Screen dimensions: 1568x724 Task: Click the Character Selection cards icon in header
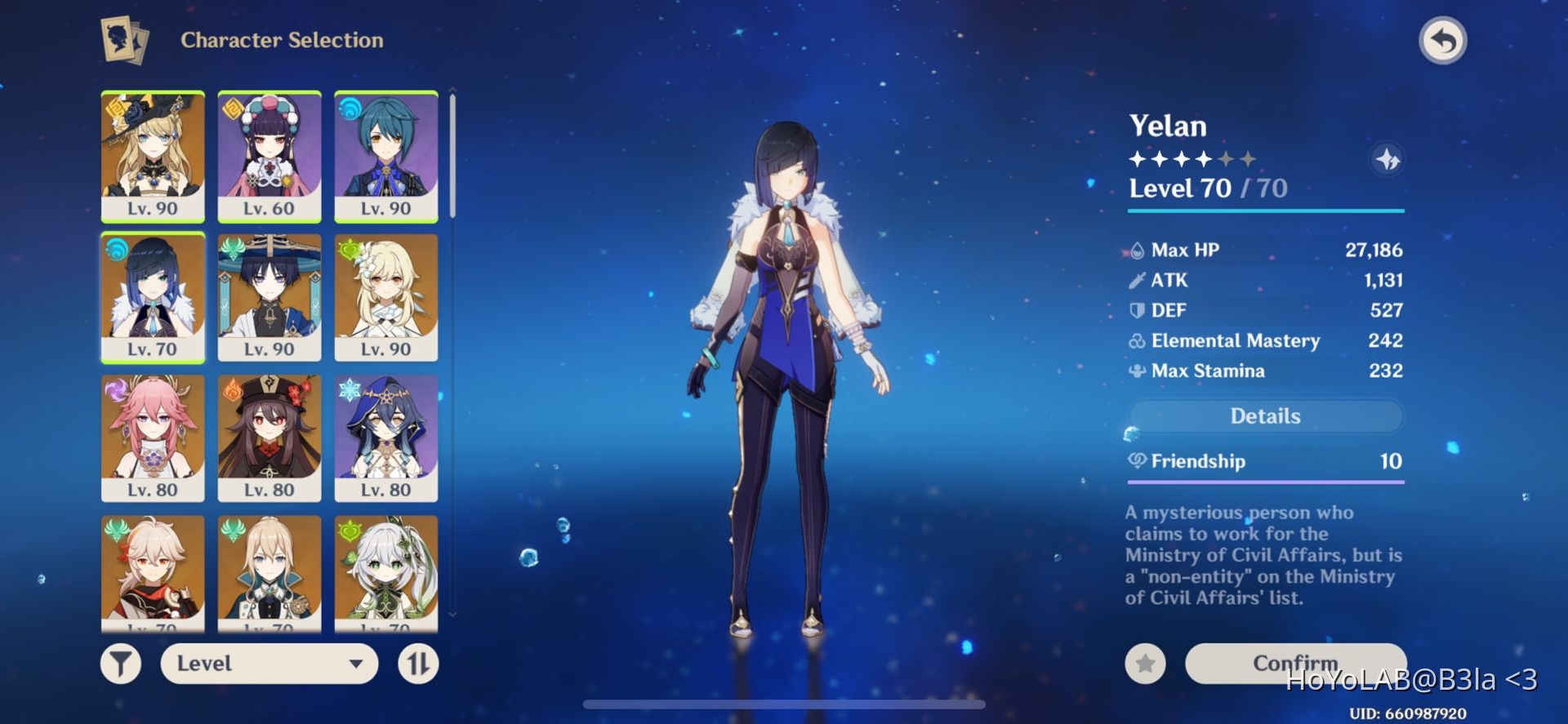point(123,39)
